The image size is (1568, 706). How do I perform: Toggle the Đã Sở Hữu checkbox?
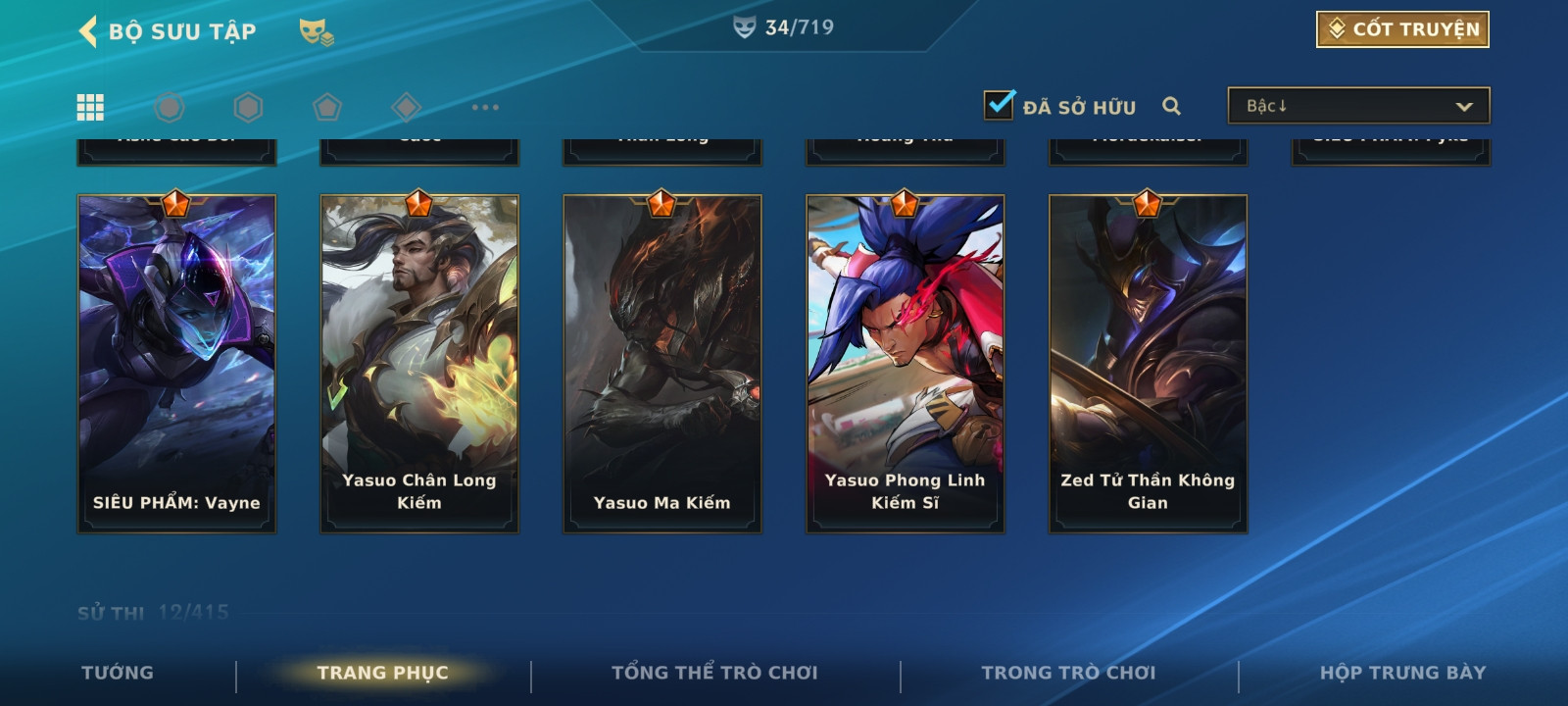pyautogui.click(x=1000, y=105)
